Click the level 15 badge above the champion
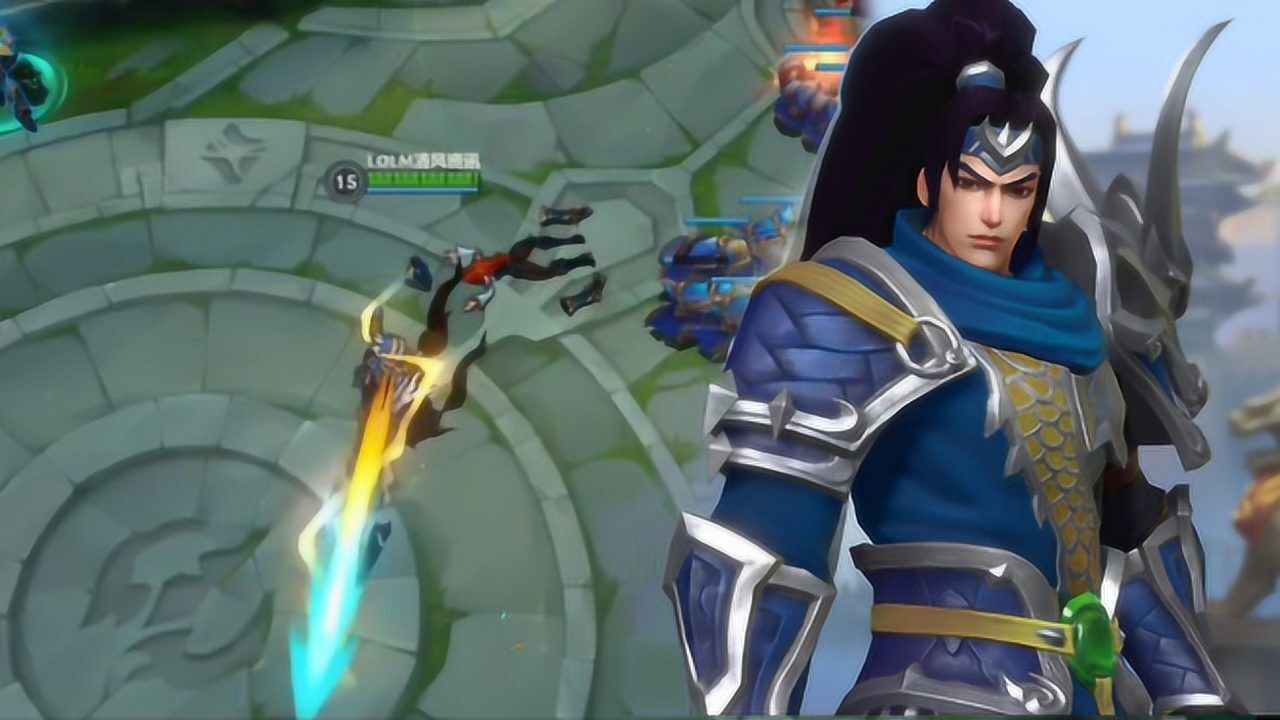The width and height of the screenshot is (1280, 720). (x=344, y=178)
